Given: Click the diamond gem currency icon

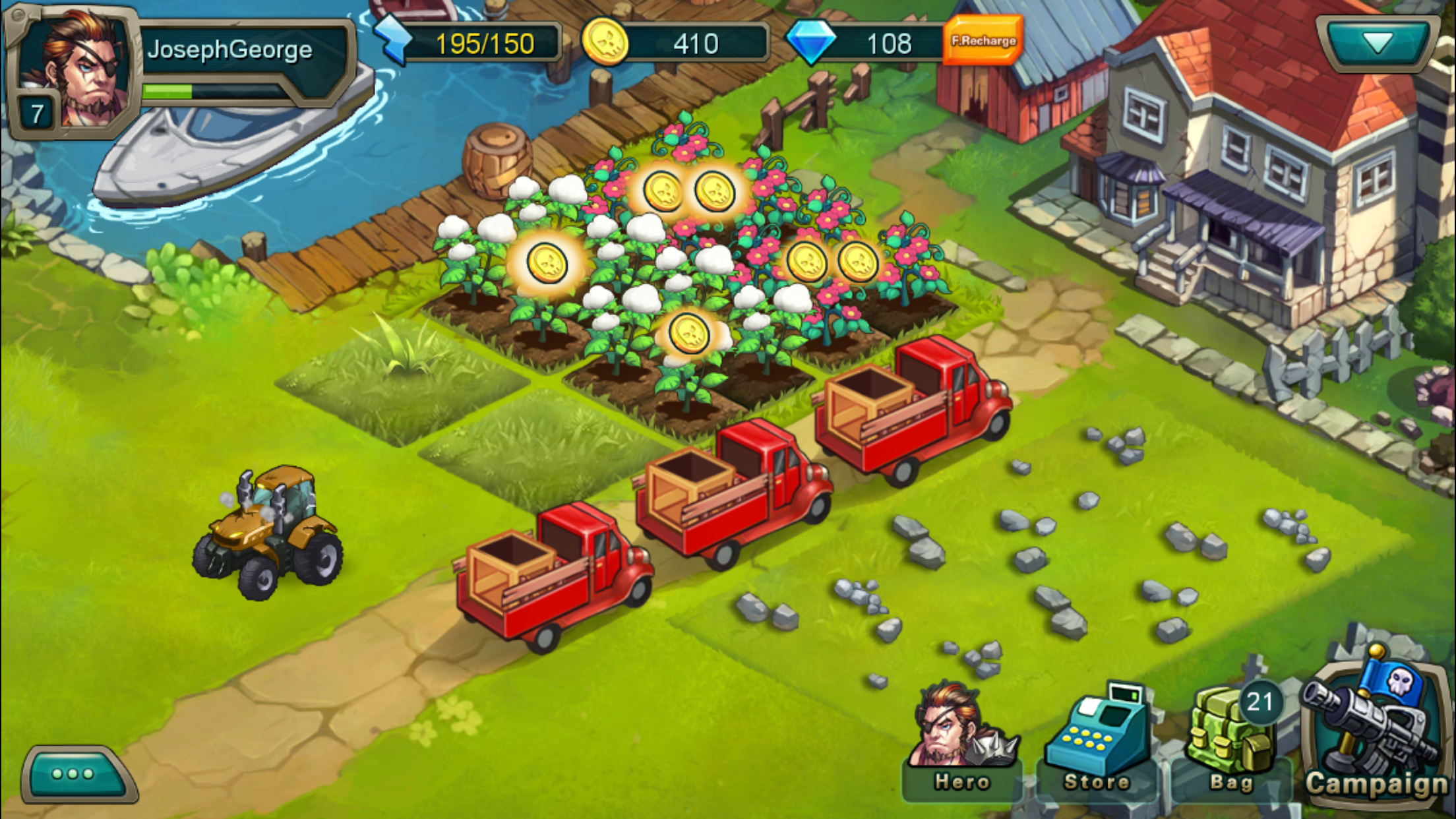Looking at the screenshot, I should [x=820, y=43].
